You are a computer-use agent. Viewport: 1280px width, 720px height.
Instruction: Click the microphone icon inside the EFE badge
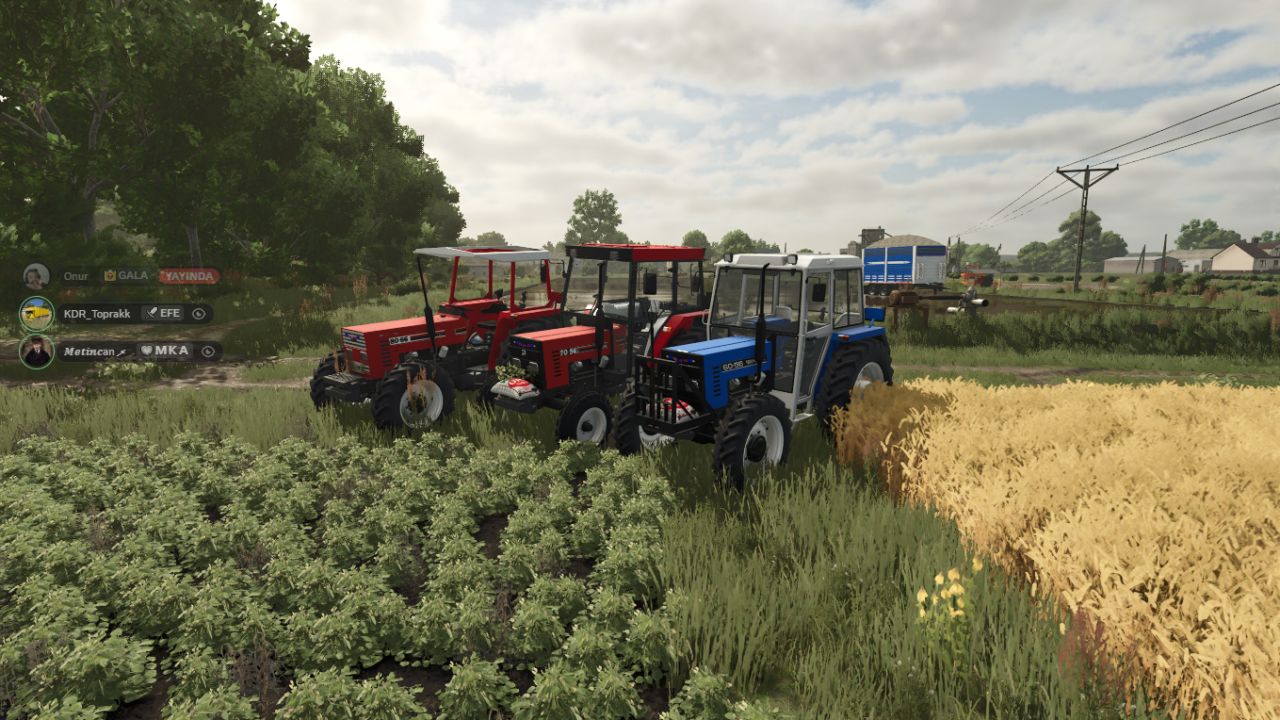click(x=151, y=313)
